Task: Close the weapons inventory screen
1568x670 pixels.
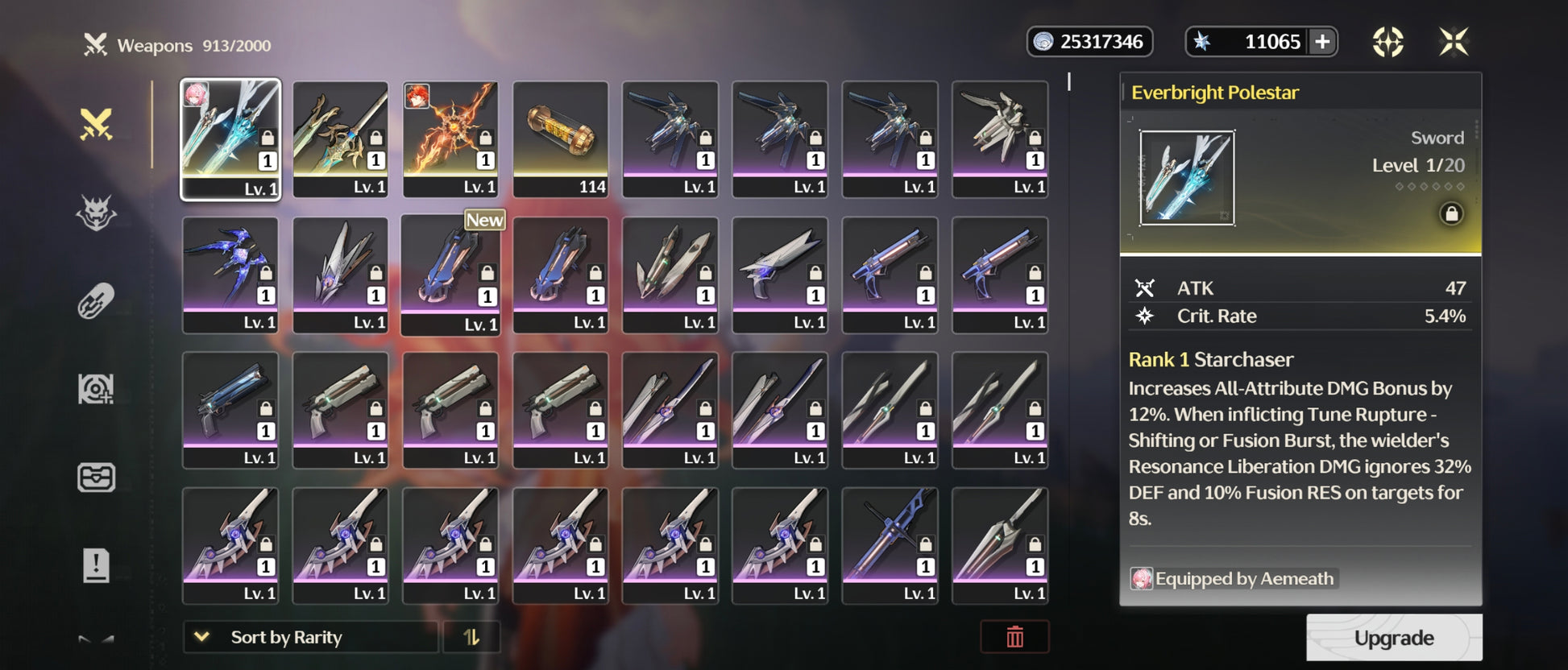Action: pyautogui.click(x=1454, y=42)
